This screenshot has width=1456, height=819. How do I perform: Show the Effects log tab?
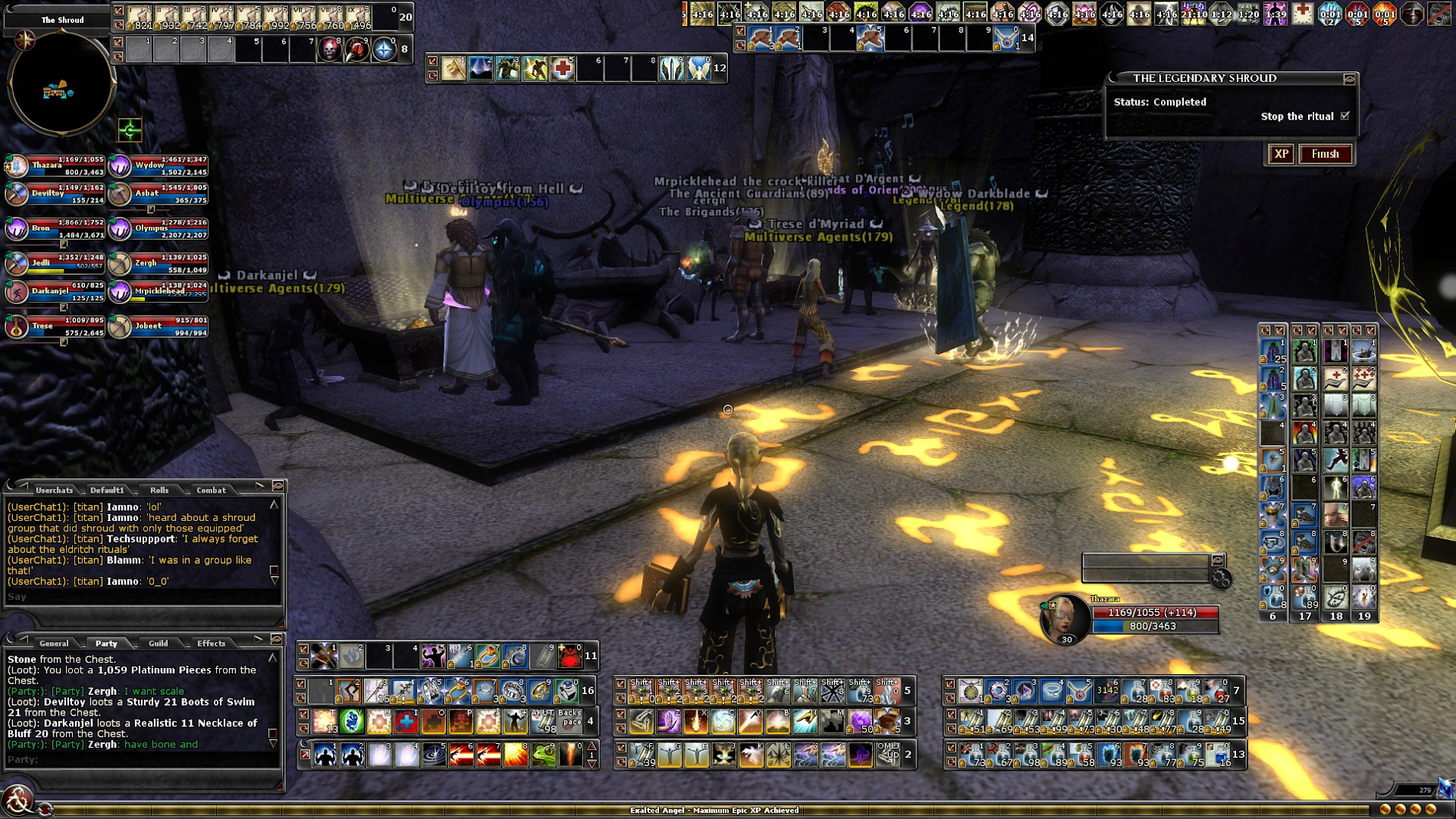tap(211, 643)
